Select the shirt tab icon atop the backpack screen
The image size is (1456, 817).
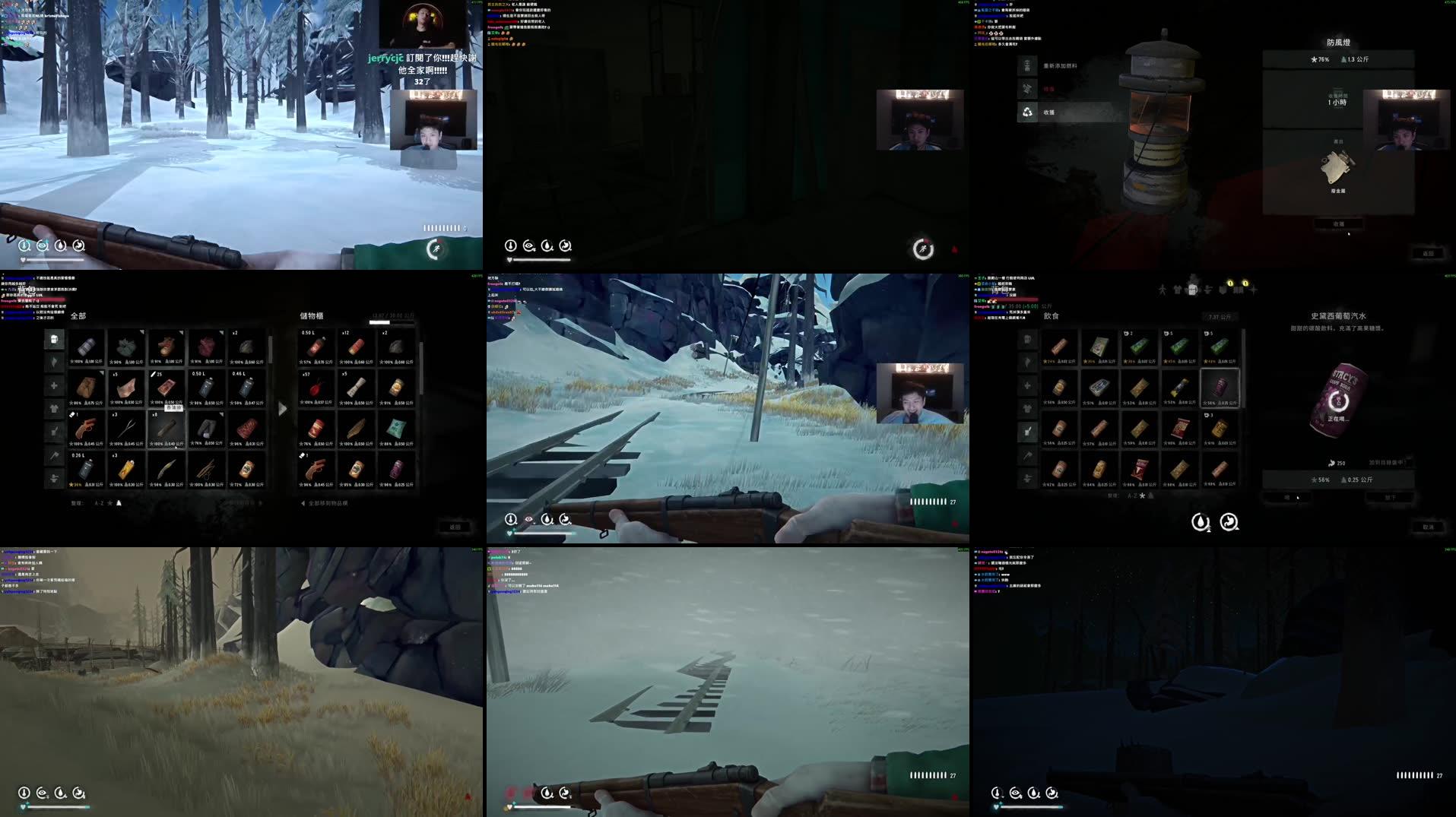[1177, 290]
